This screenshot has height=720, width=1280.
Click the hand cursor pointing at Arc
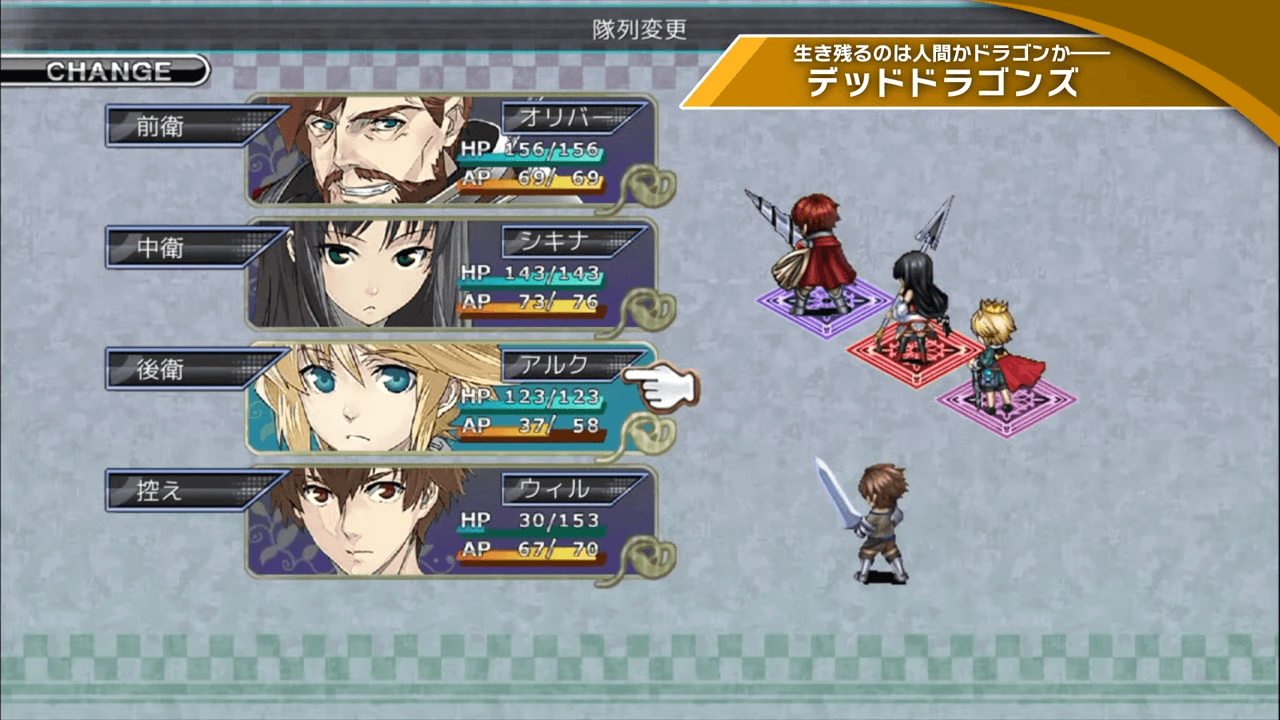coord(670,385)
